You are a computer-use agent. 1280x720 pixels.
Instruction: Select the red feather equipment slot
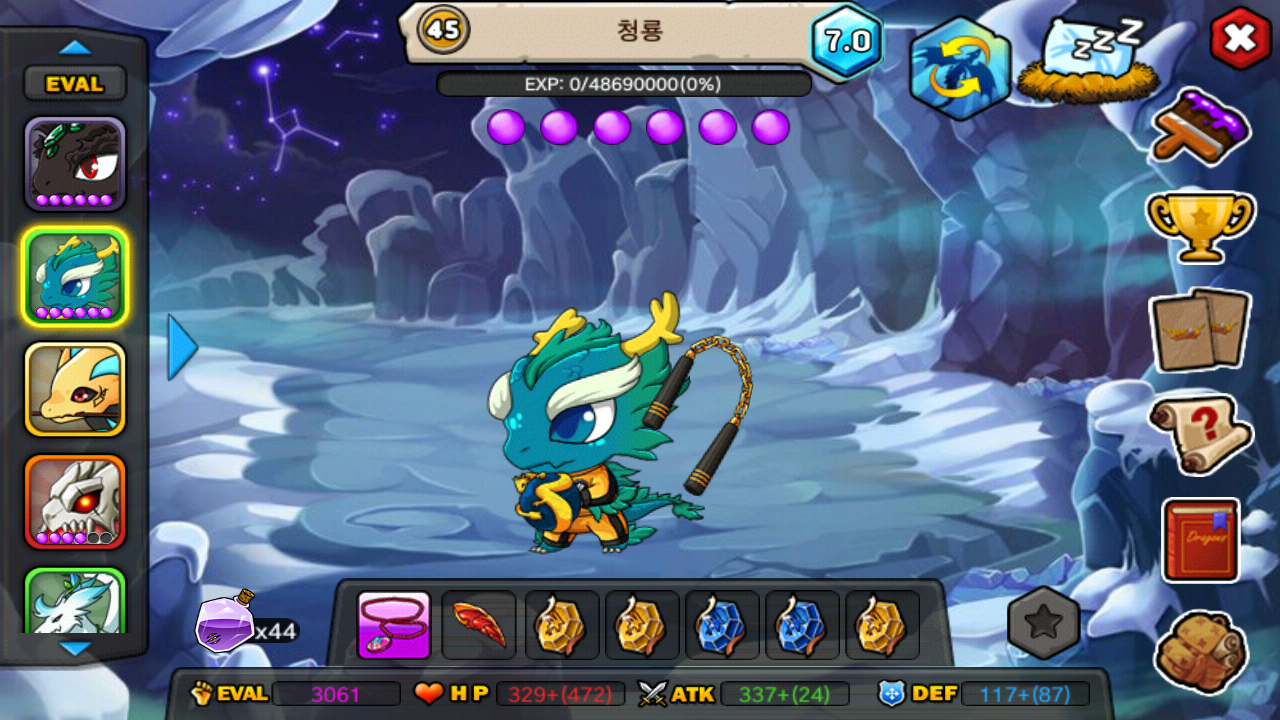click(x=478, y=625)
